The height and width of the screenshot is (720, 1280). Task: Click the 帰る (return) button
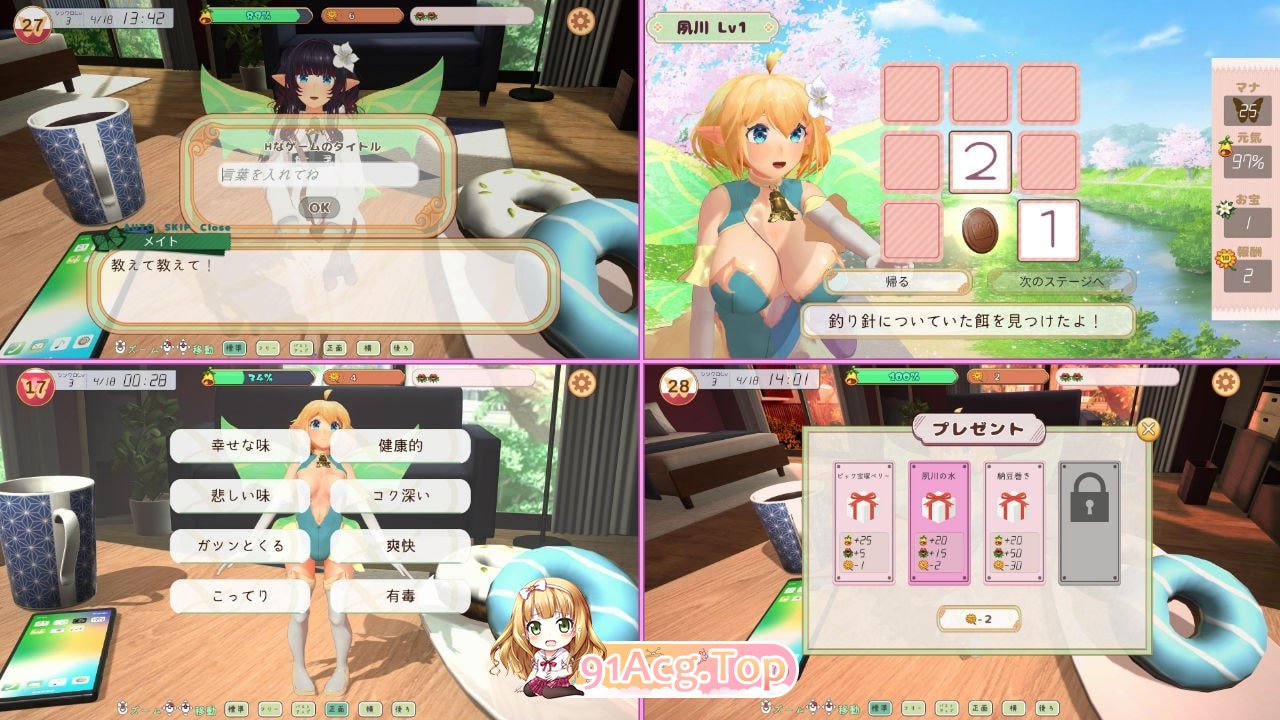tap(898, 283)
